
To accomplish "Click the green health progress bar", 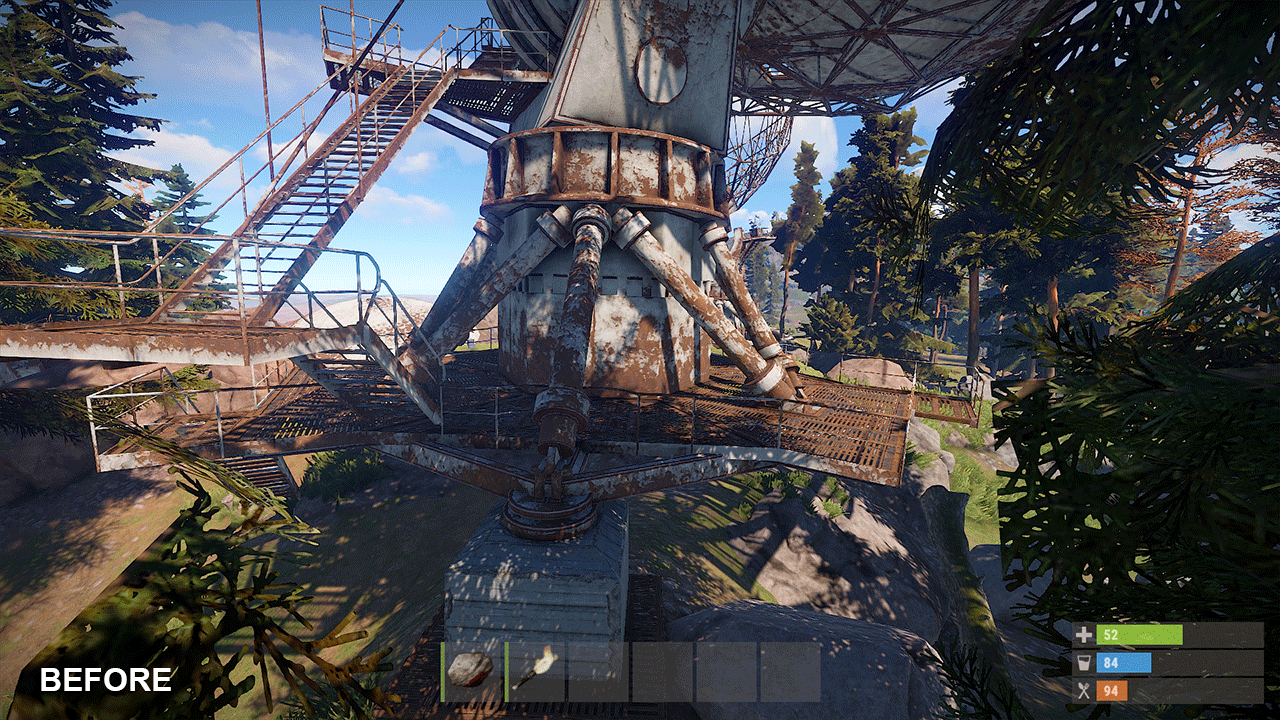I will point(1140,635).
